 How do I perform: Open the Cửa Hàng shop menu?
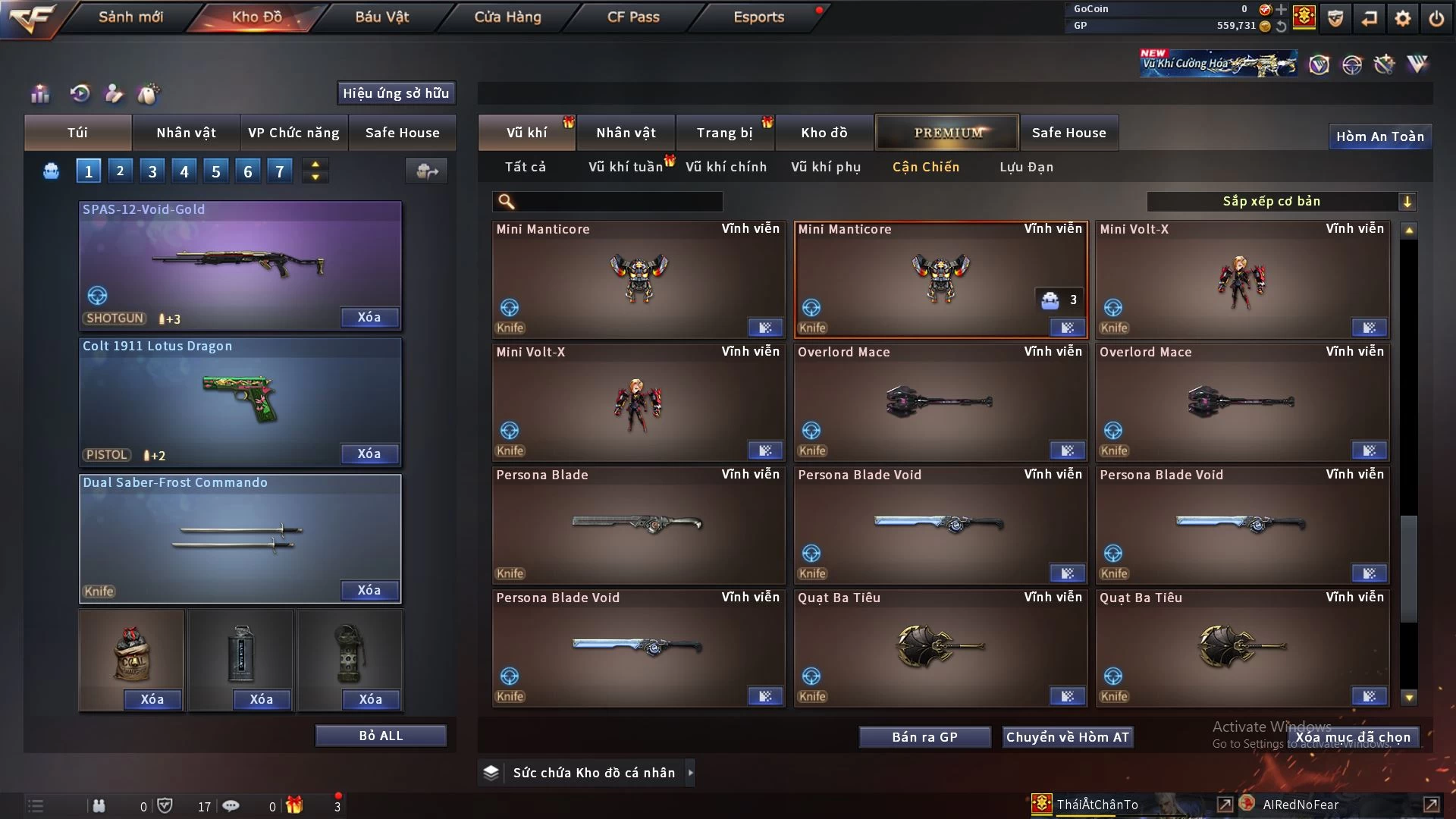coord(507,17)
